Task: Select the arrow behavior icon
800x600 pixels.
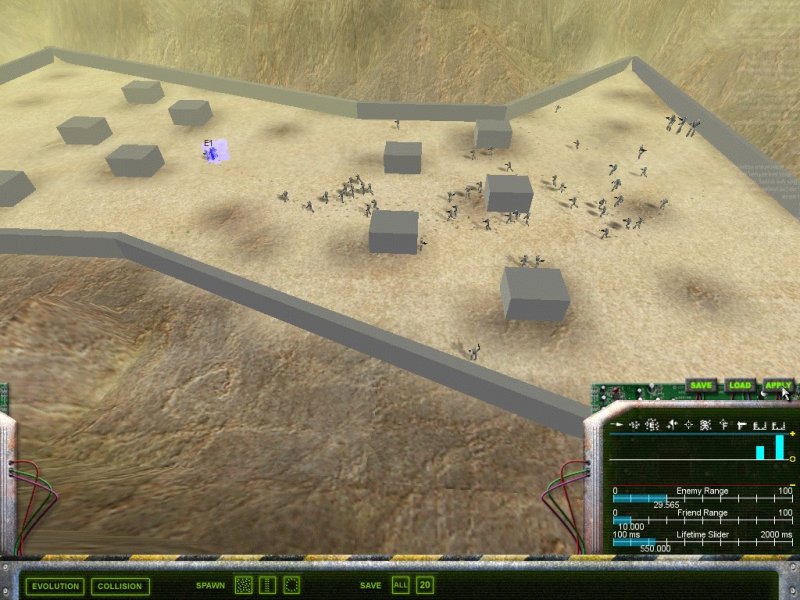Action: 616,426
